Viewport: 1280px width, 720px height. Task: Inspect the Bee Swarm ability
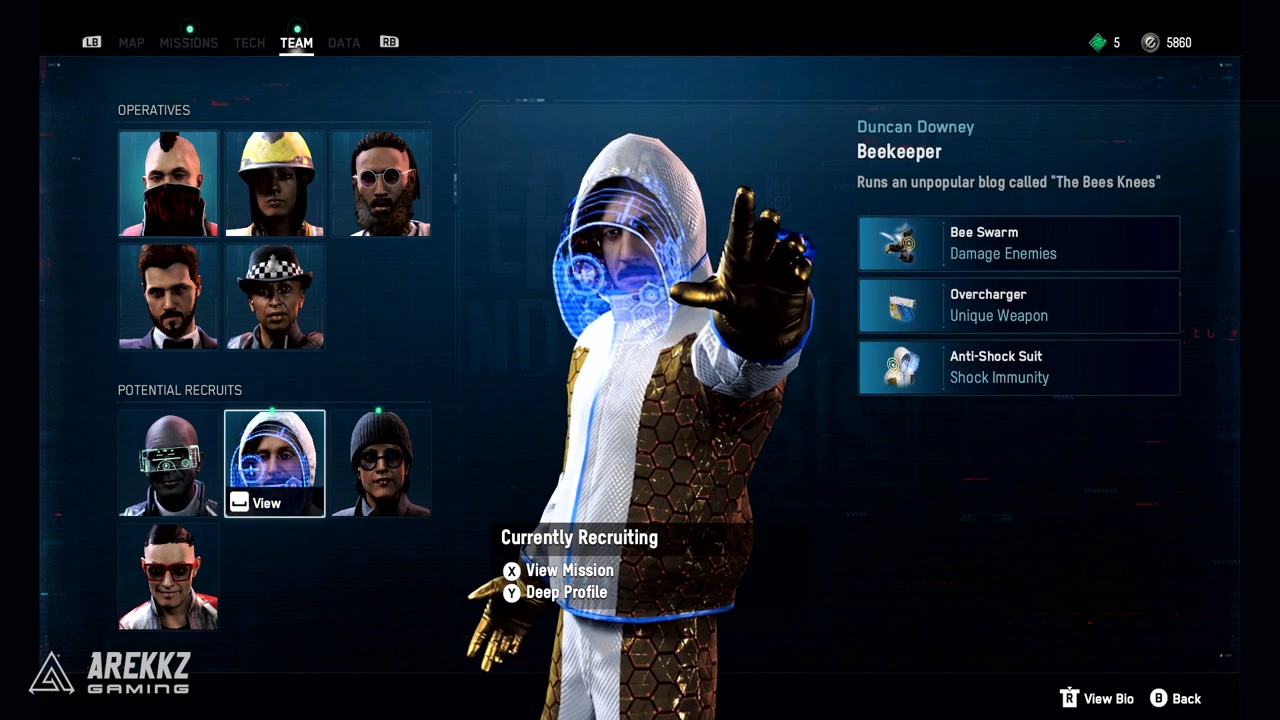click(1019, 243)
